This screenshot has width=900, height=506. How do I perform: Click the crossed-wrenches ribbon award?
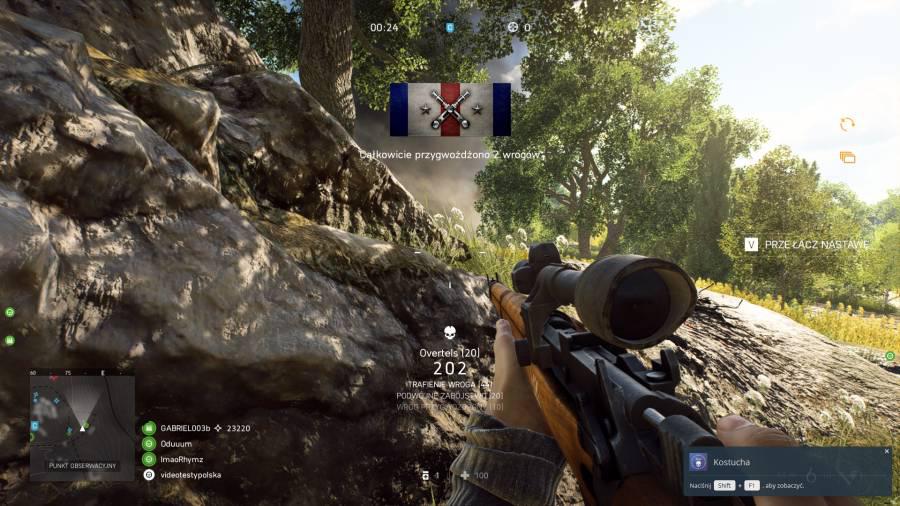[x=450, y=109]
